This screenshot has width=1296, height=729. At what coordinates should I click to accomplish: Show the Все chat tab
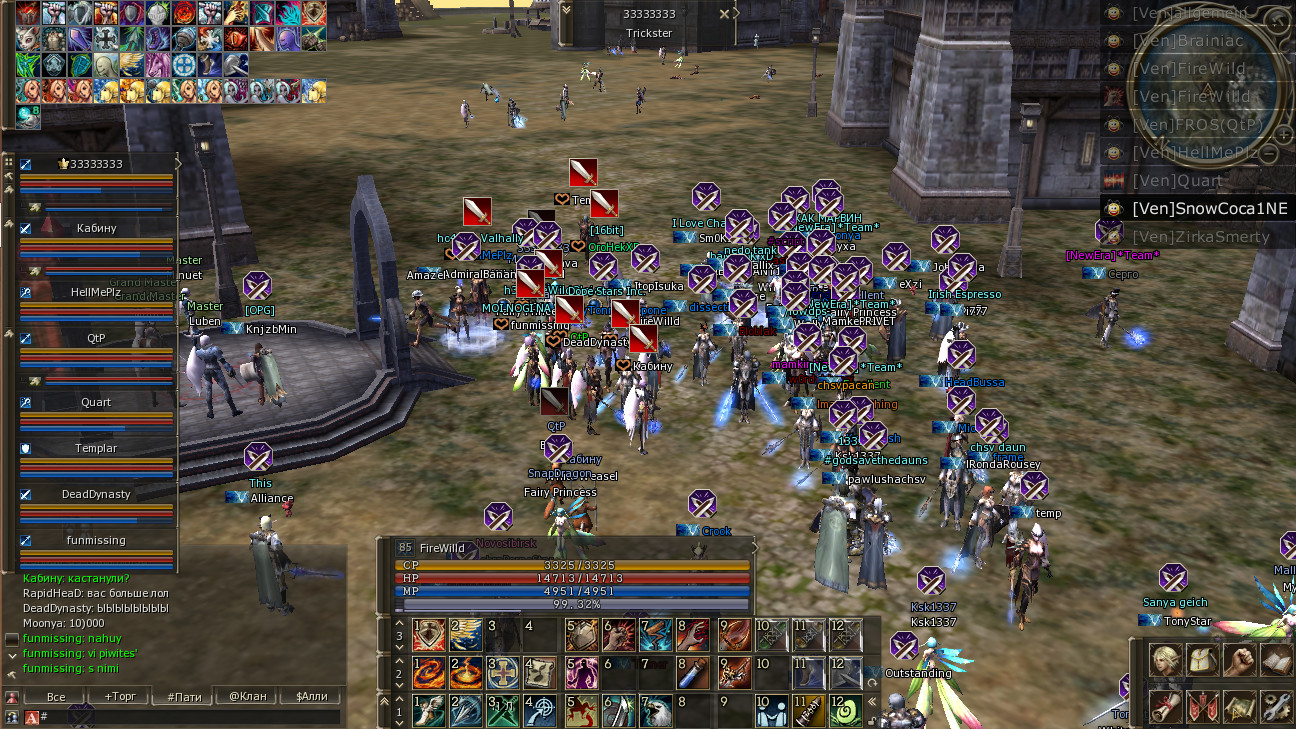(57, 696)
